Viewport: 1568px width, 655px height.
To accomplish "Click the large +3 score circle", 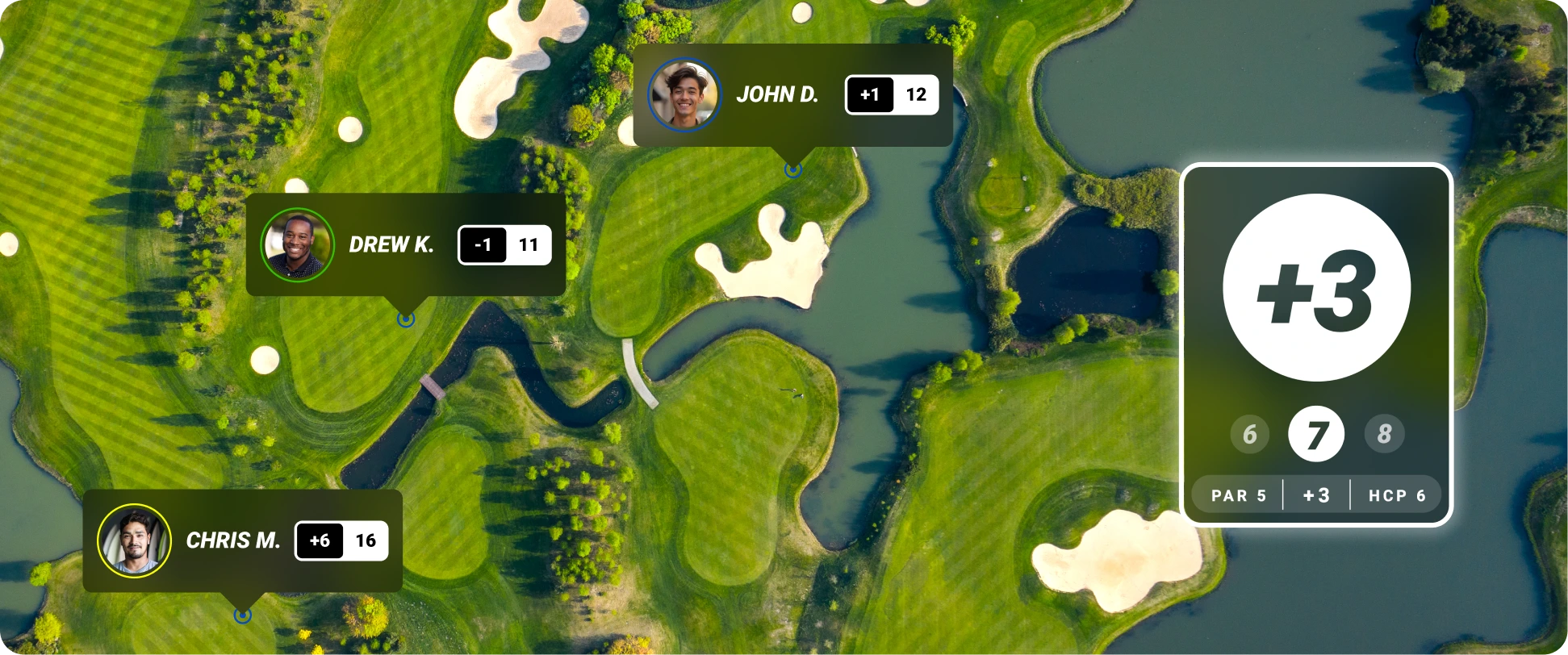I will [1316, 288].
